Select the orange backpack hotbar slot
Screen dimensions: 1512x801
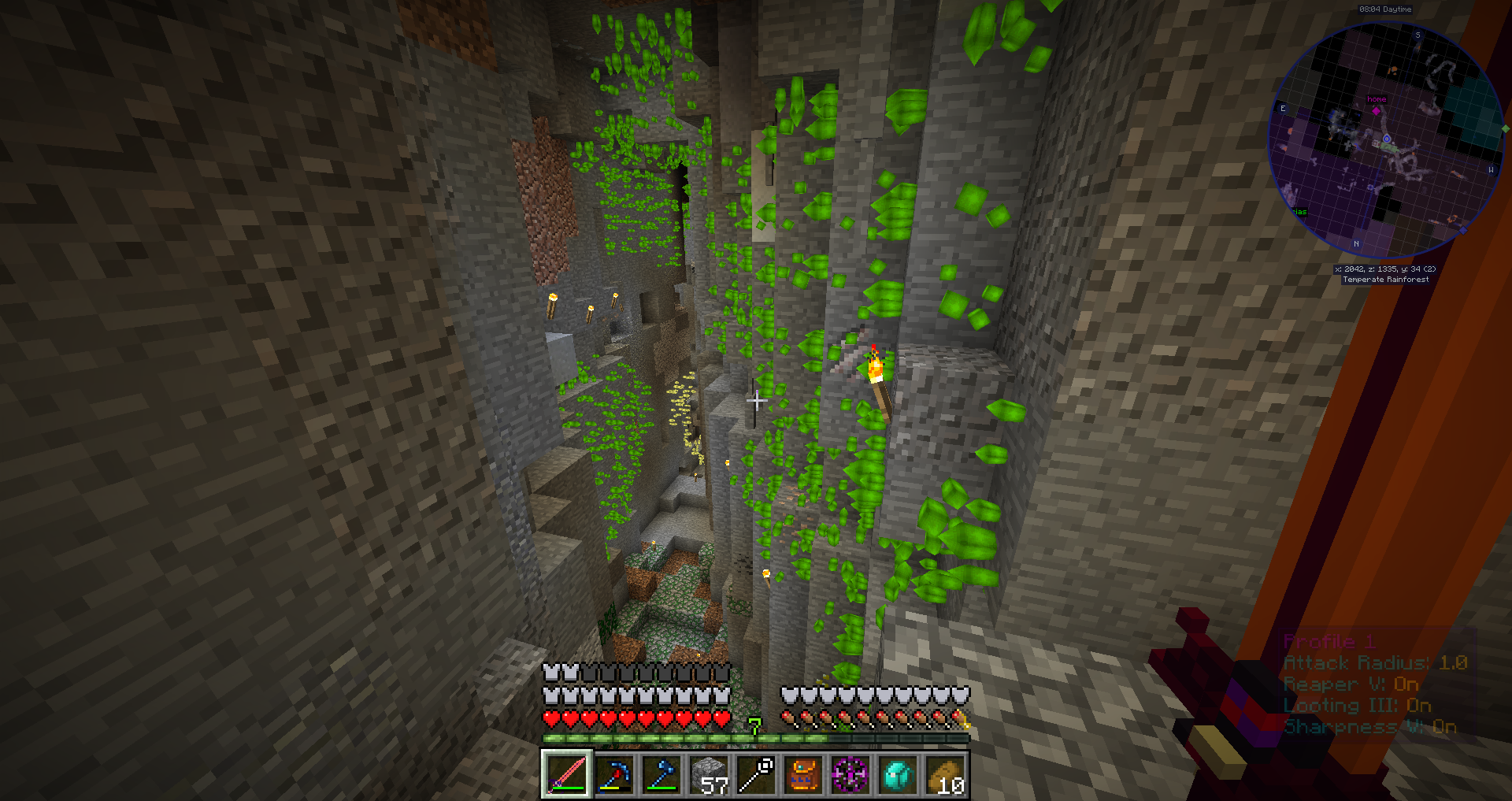(802, 774)
